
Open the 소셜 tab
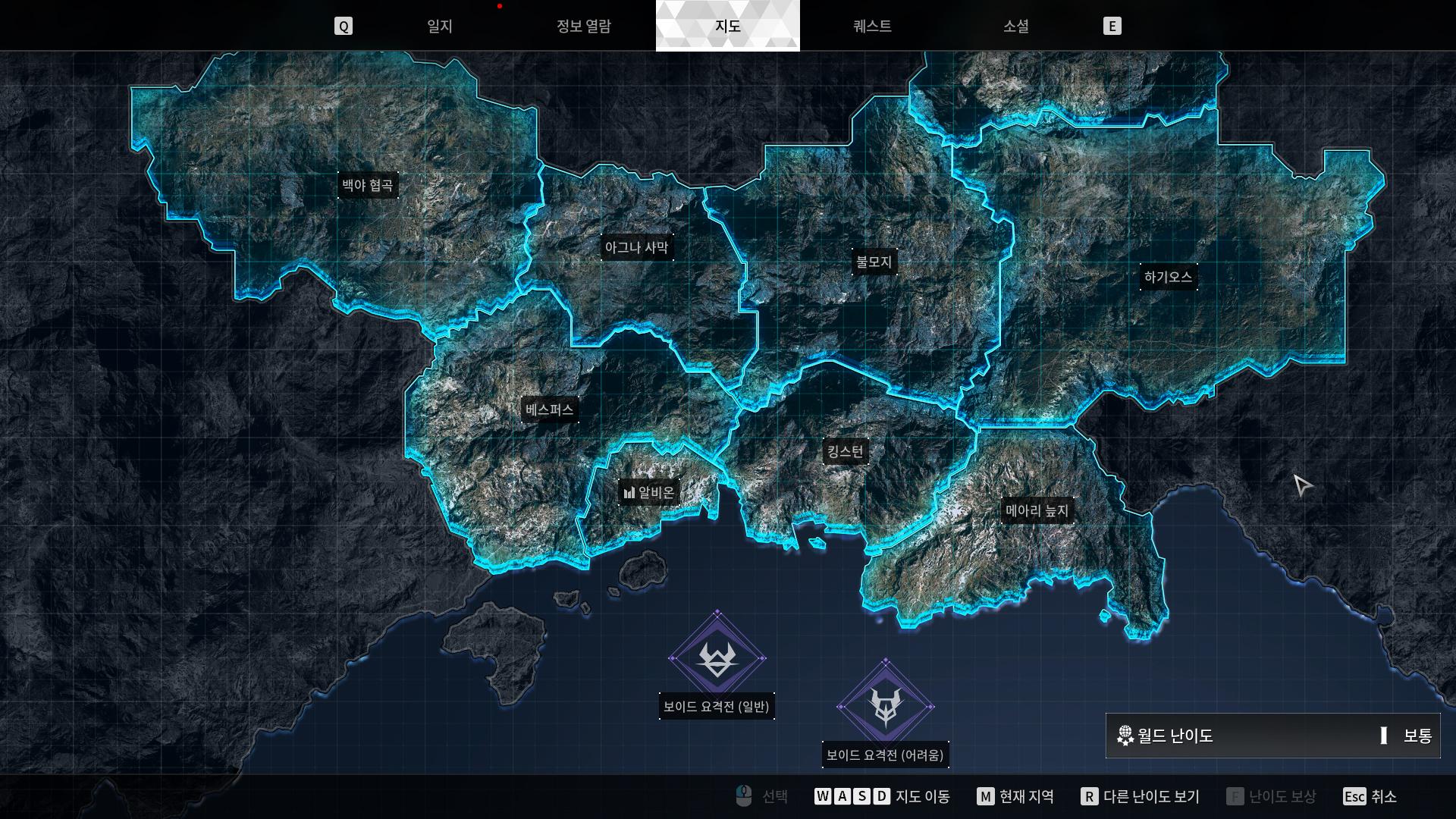[1015, 27]
